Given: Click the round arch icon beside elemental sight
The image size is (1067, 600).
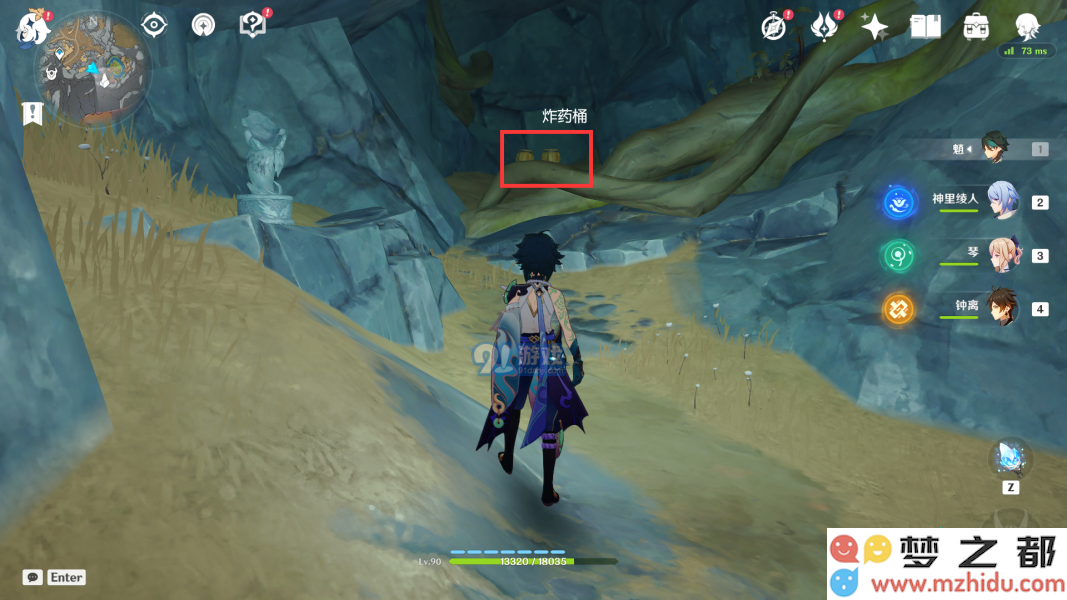Looking at the screenshot, I should (x=203, y=25).
